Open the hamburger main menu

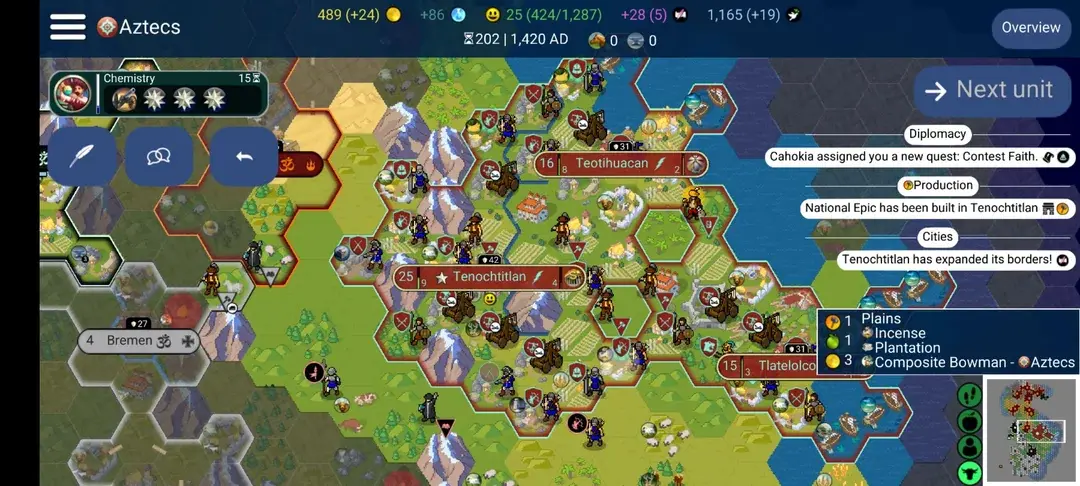[x=67, y=27]
